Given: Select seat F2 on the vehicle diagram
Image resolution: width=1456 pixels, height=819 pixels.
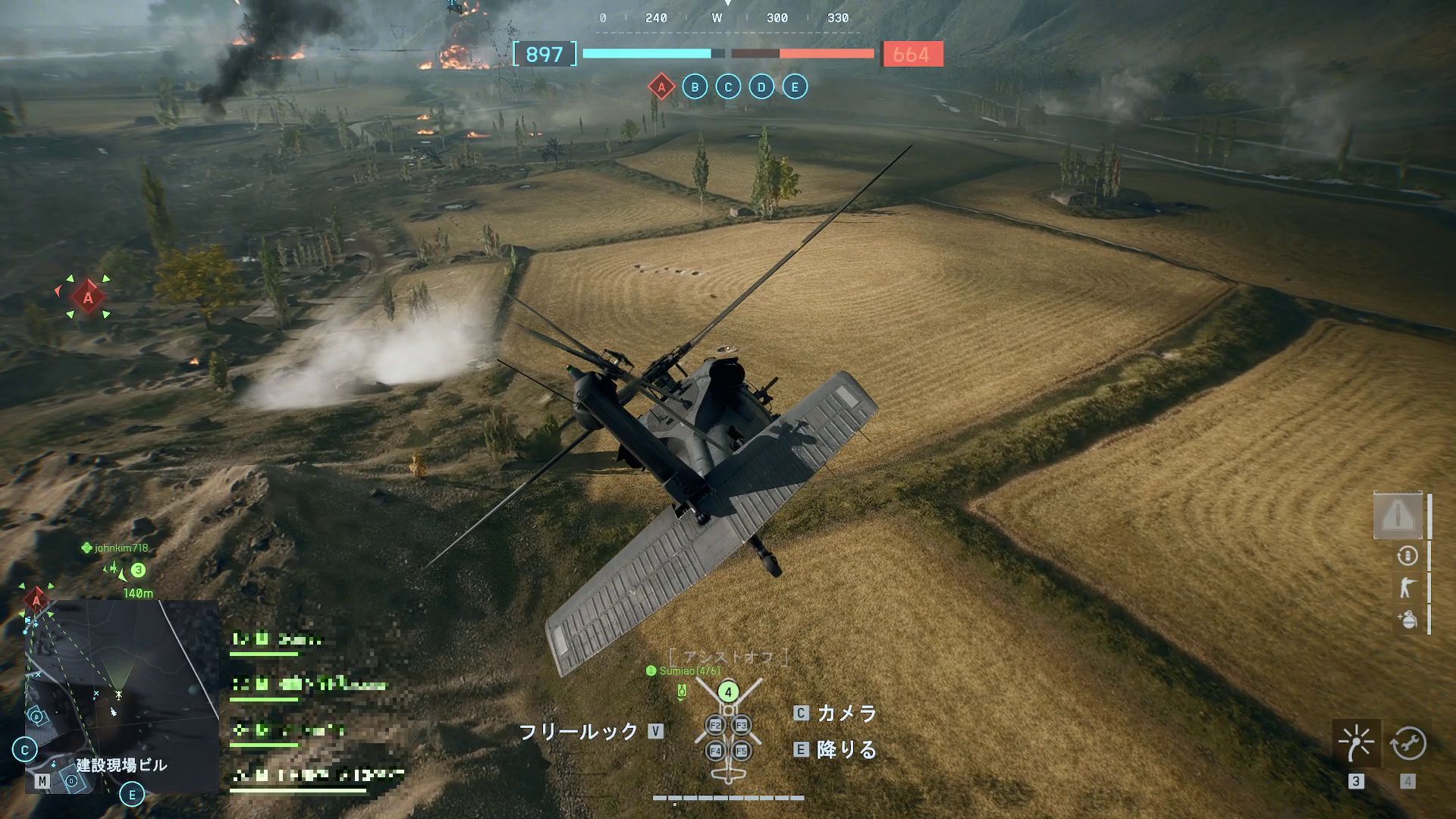Looking at the screenshot, I should pos(714,724).
